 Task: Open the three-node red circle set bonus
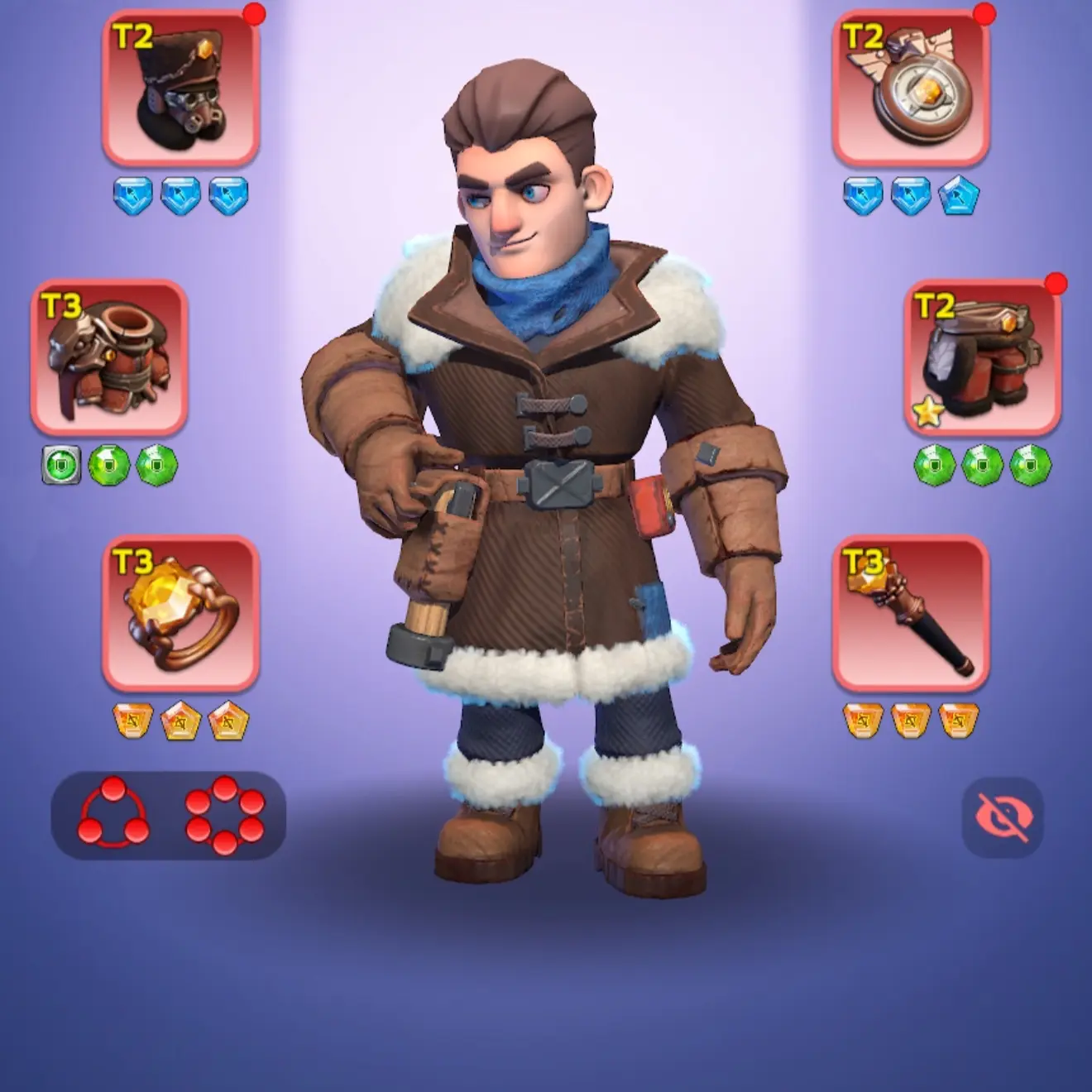click(113, 813)
